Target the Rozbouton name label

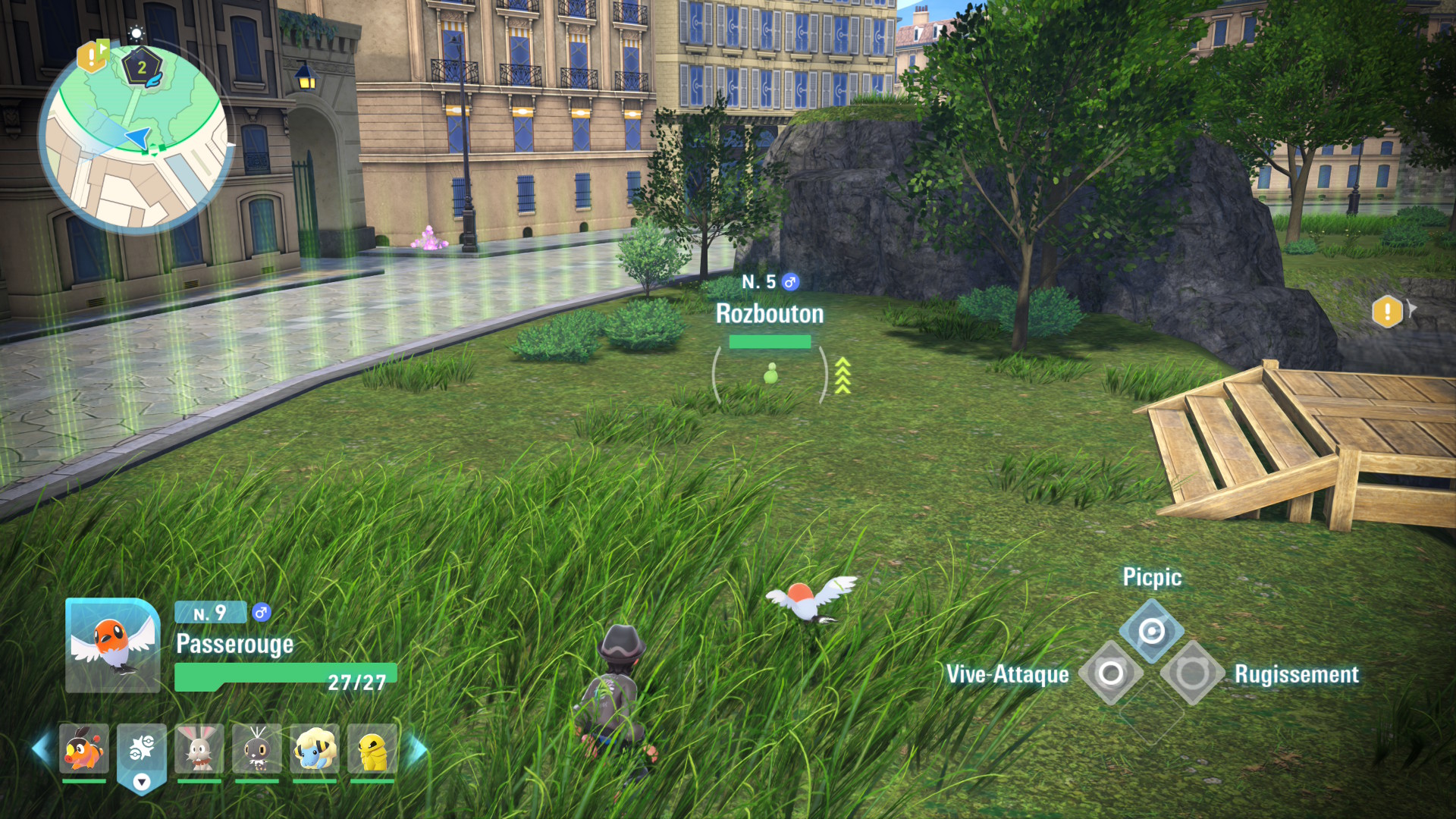point(770,314)
